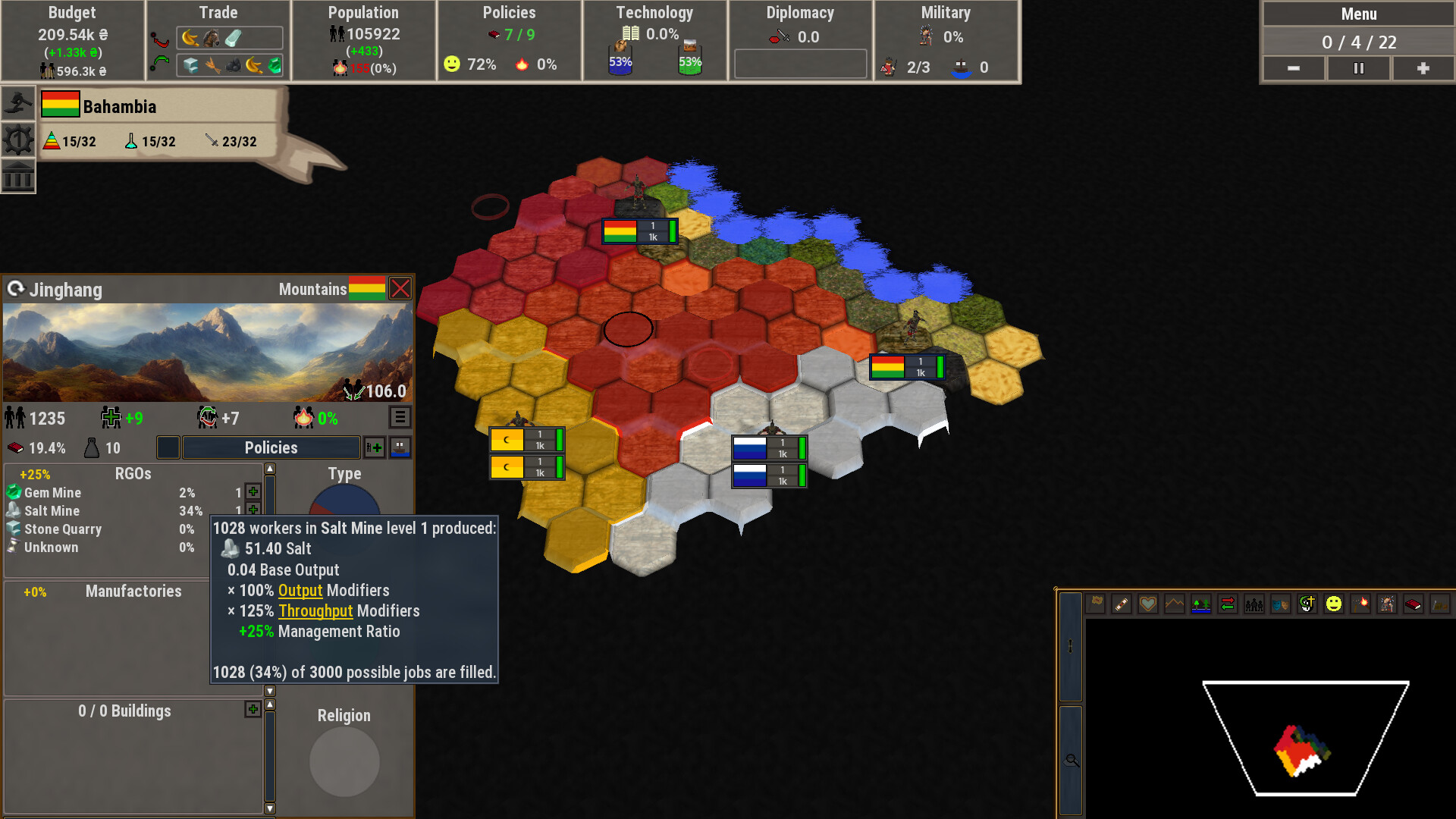Upgrade the Salt Mine with its plus button
Screen dimensions: 1456x819
click(253, 510)
